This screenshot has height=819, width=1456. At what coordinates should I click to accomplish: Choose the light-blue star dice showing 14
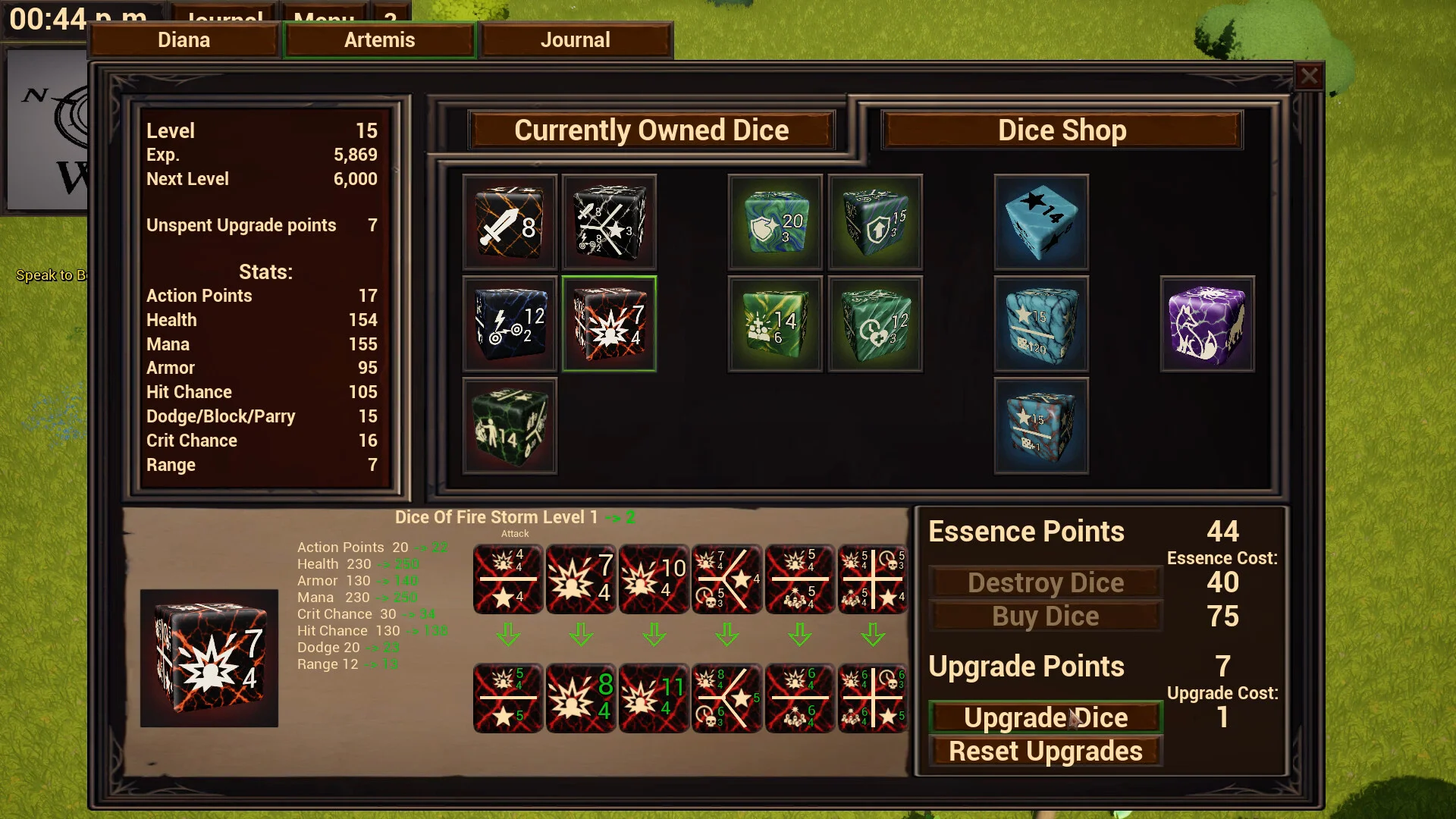(x=1041, y=223)
